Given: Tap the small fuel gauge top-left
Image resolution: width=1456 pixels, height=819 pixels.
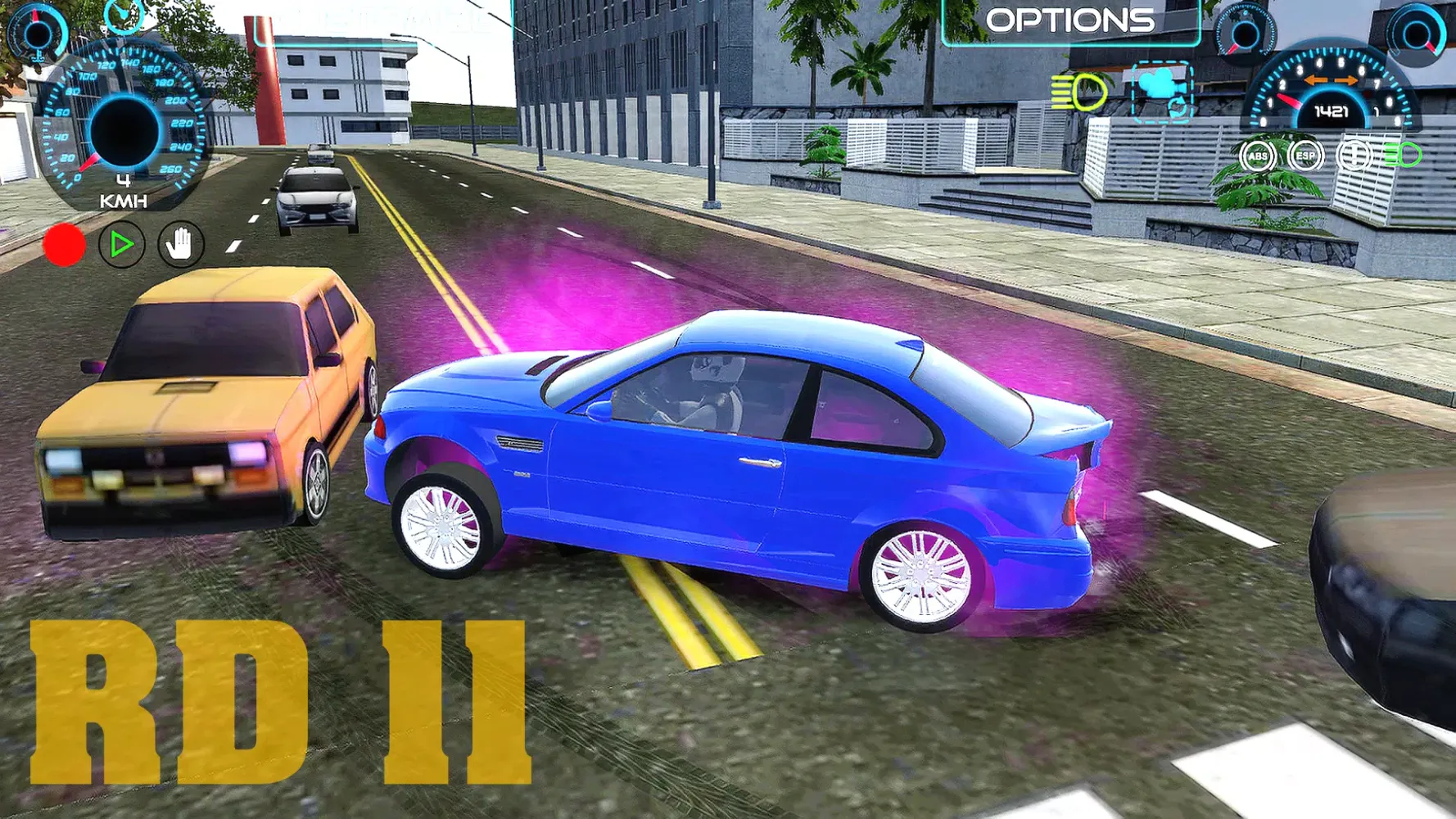Looking at the screenshot, I should point(37,33).
